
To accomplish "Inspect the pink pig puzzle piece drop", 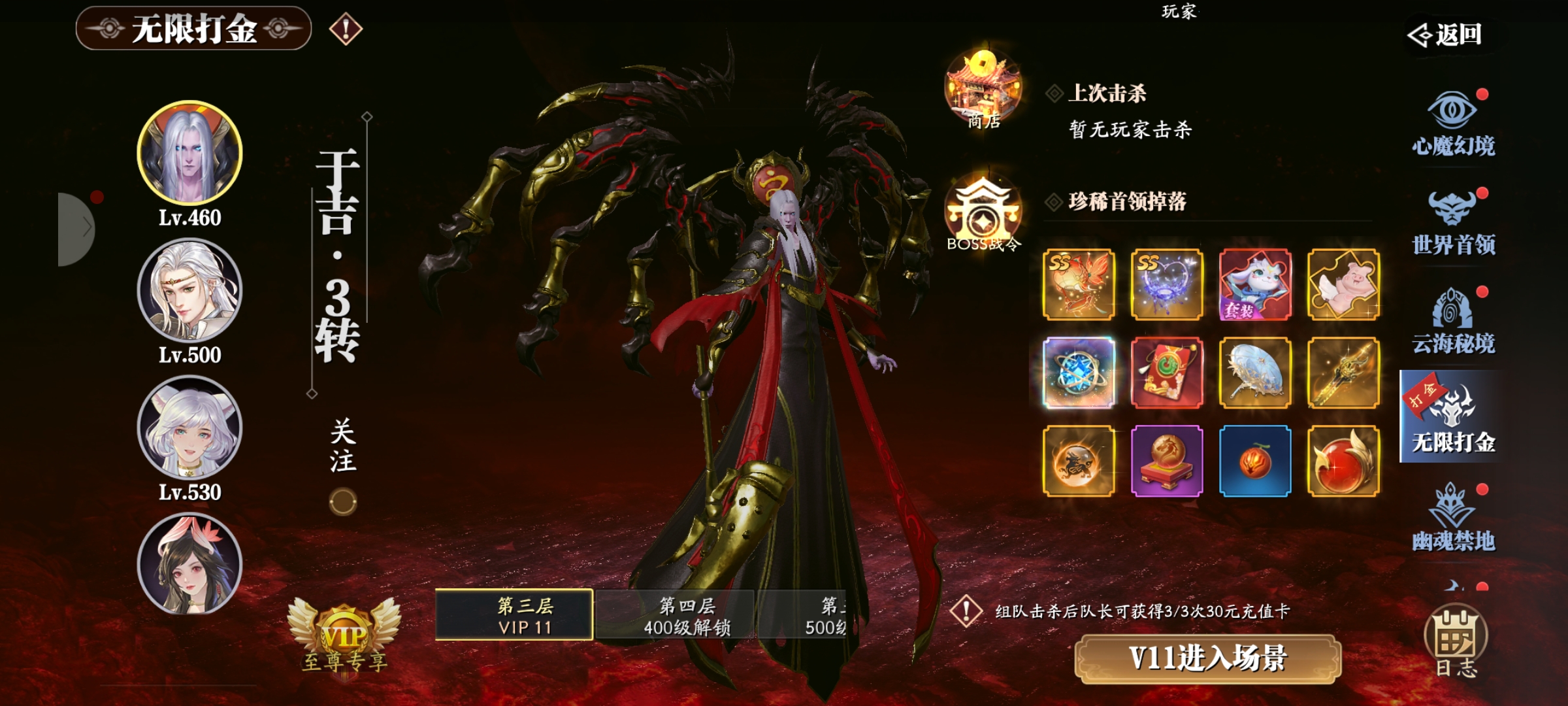I will point(1343,284).
